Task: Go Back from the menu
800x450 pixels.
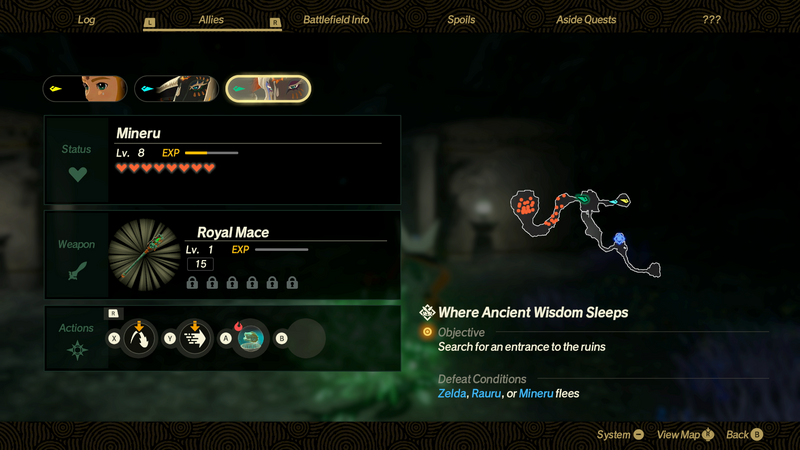Action: tap(745, 434)
